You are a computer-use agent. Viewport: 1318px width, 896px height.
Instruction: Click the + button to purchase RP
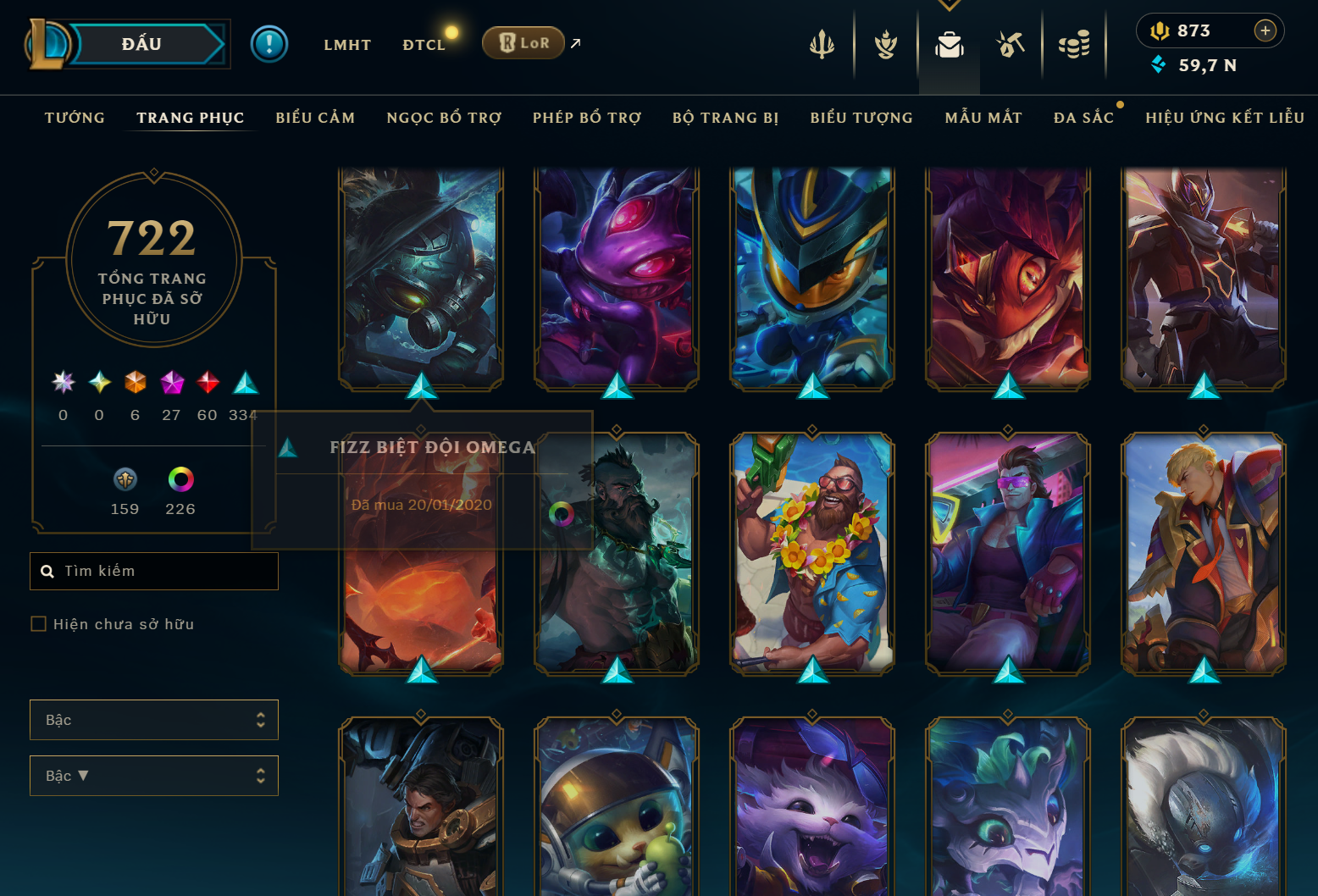click(x=1265, y=30)
